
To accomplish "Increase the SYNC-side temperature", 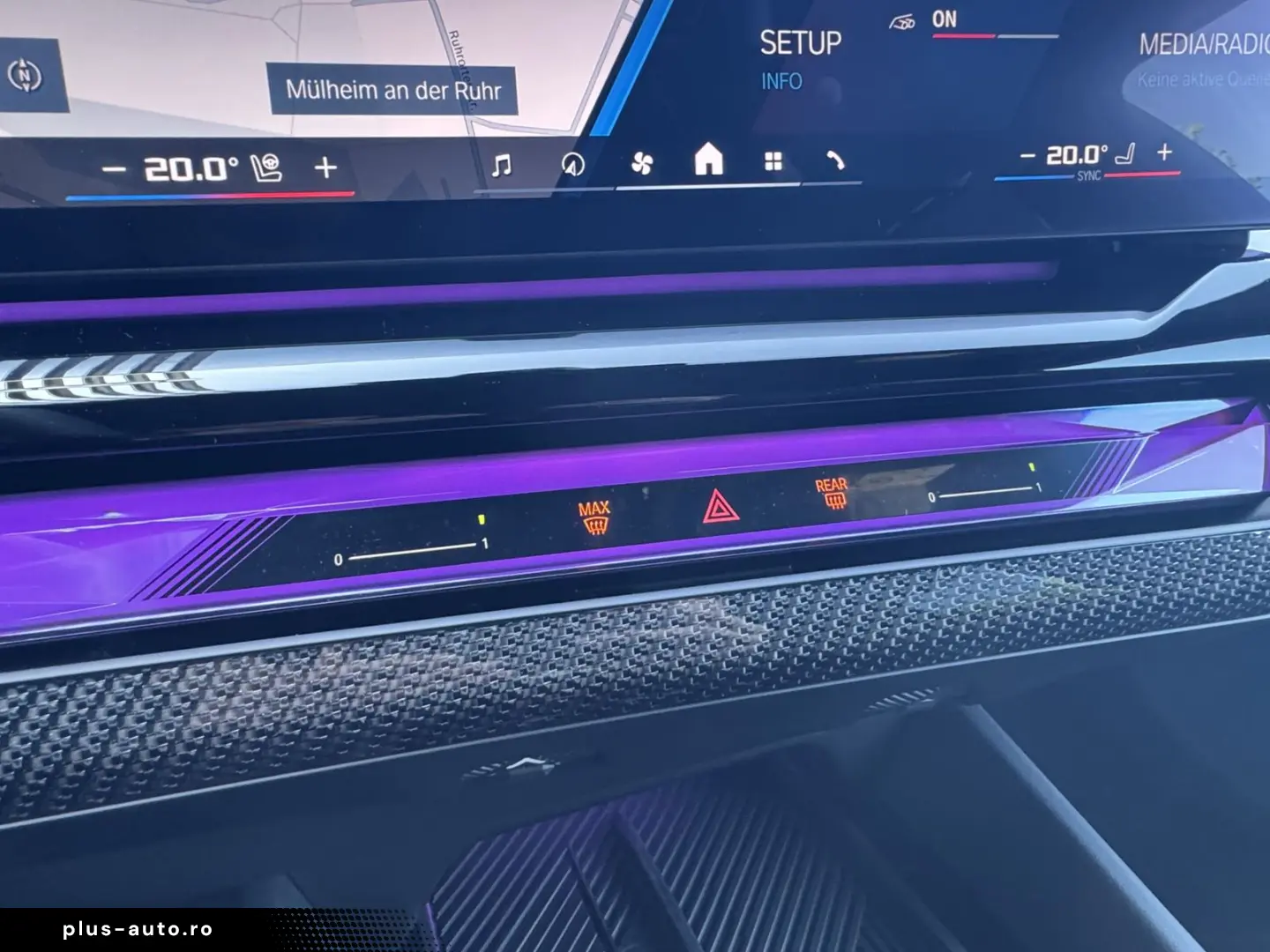I will coord(1164,152).
